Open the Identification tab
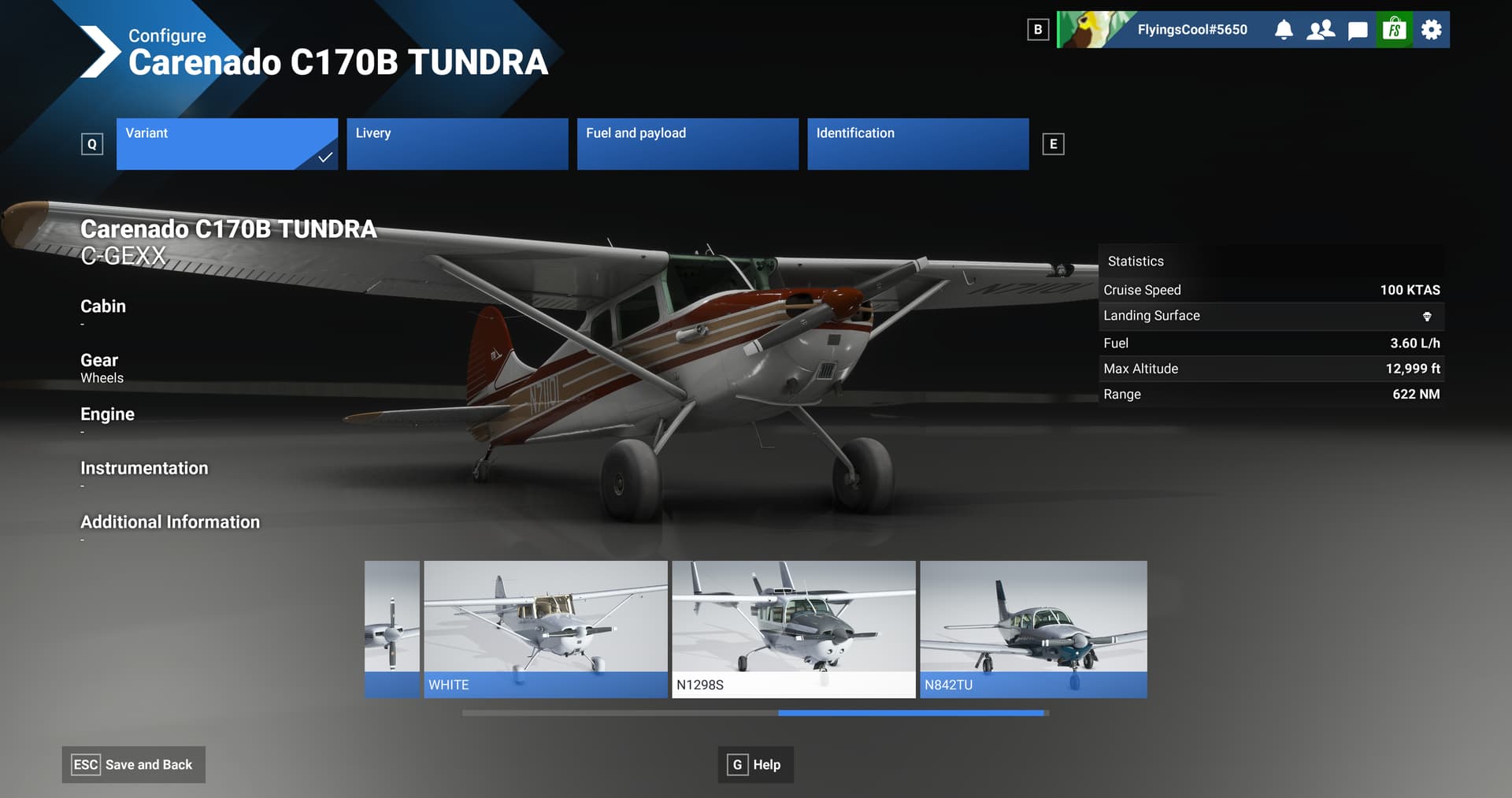The image size is (1512, 798). click(917, 144)
